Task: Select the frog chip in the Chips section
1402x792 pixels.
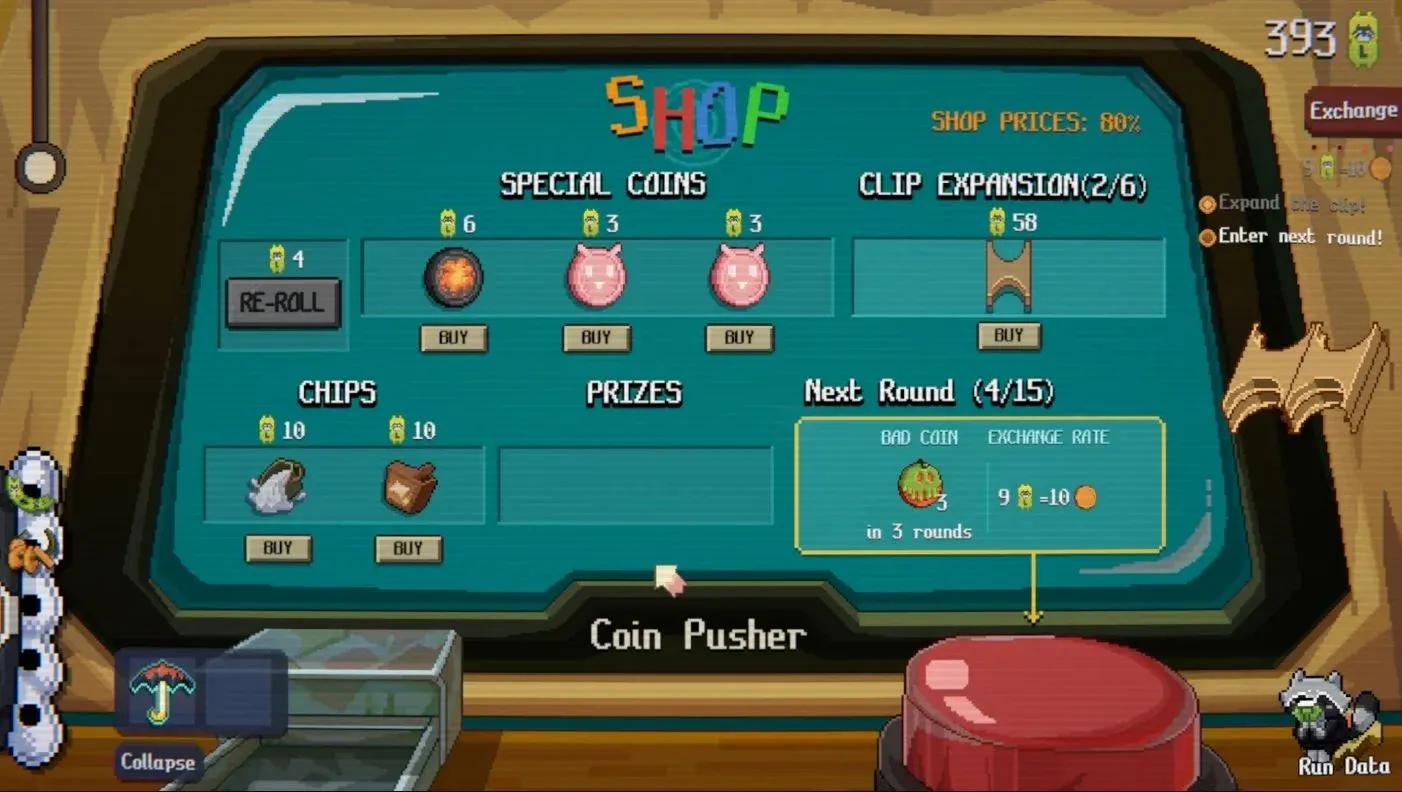Action: (278, 488)
